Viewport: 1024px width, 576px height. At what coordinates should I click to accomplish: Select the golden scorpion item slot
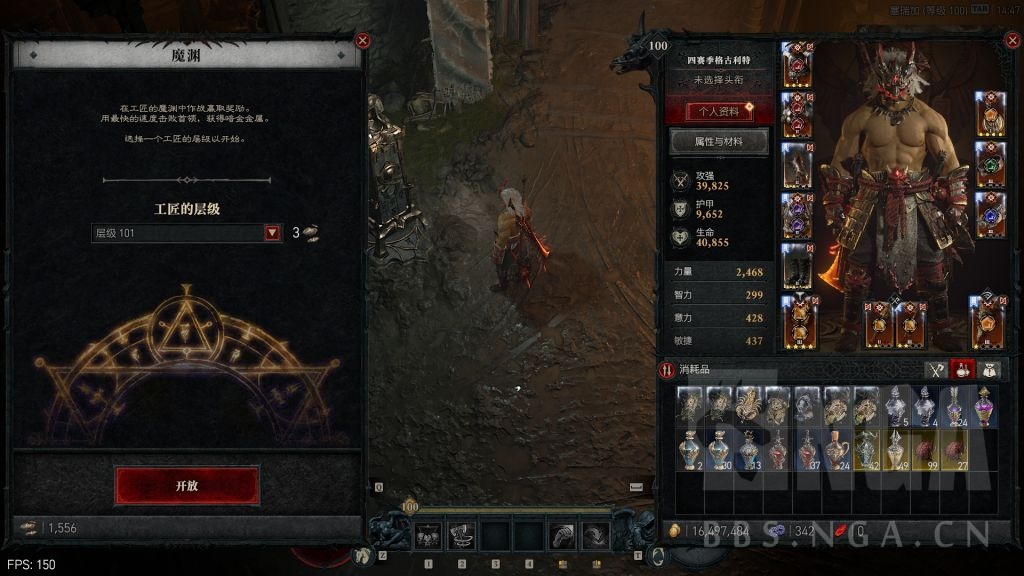748,406
